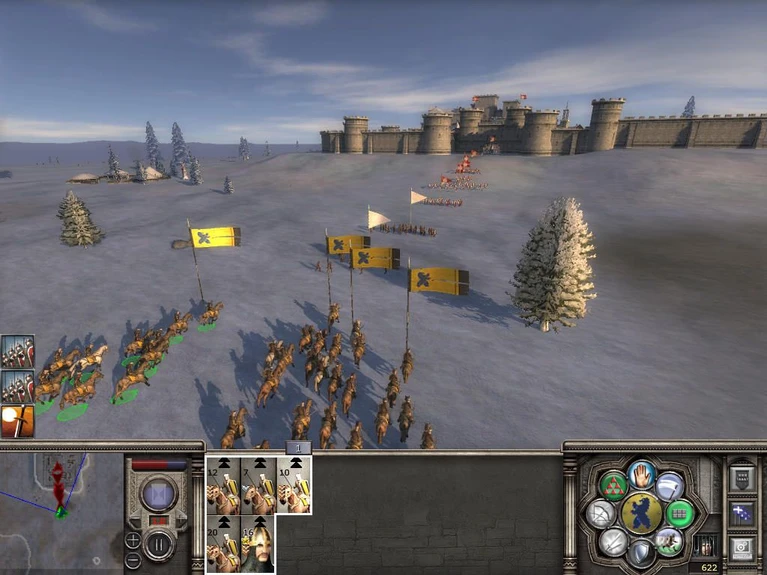This screenshot has width=767, height=575.
Task: Zoom out the minimap with the minus button
Action: 133,560
